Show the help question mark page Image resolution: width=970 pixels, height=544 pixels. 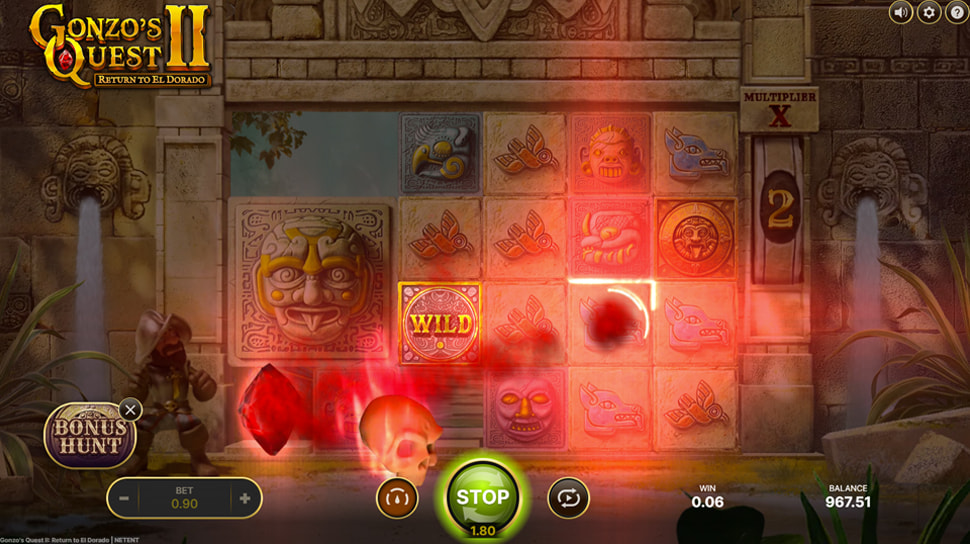click(956, 13)
